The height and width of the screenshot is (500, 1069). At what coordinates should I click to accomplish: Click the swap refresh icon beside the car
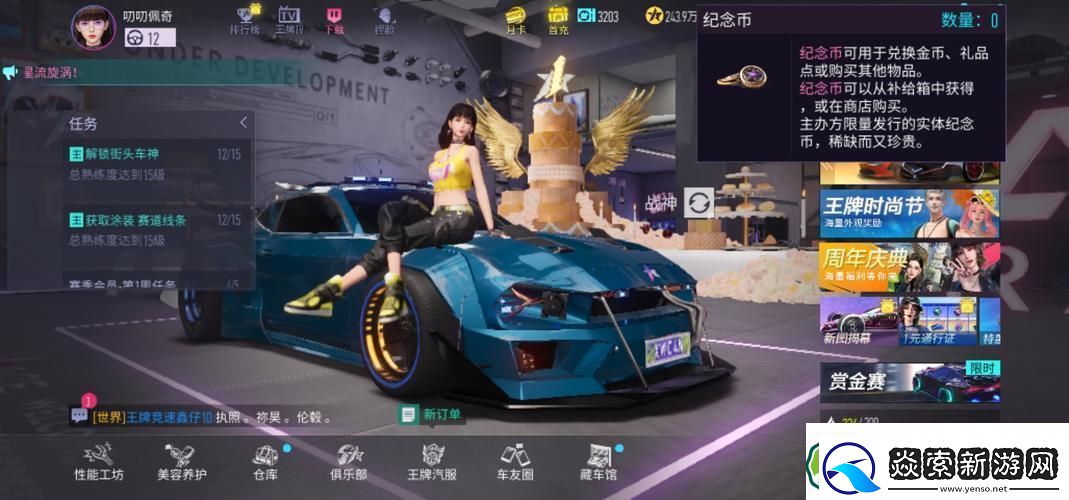coord(699,203)
